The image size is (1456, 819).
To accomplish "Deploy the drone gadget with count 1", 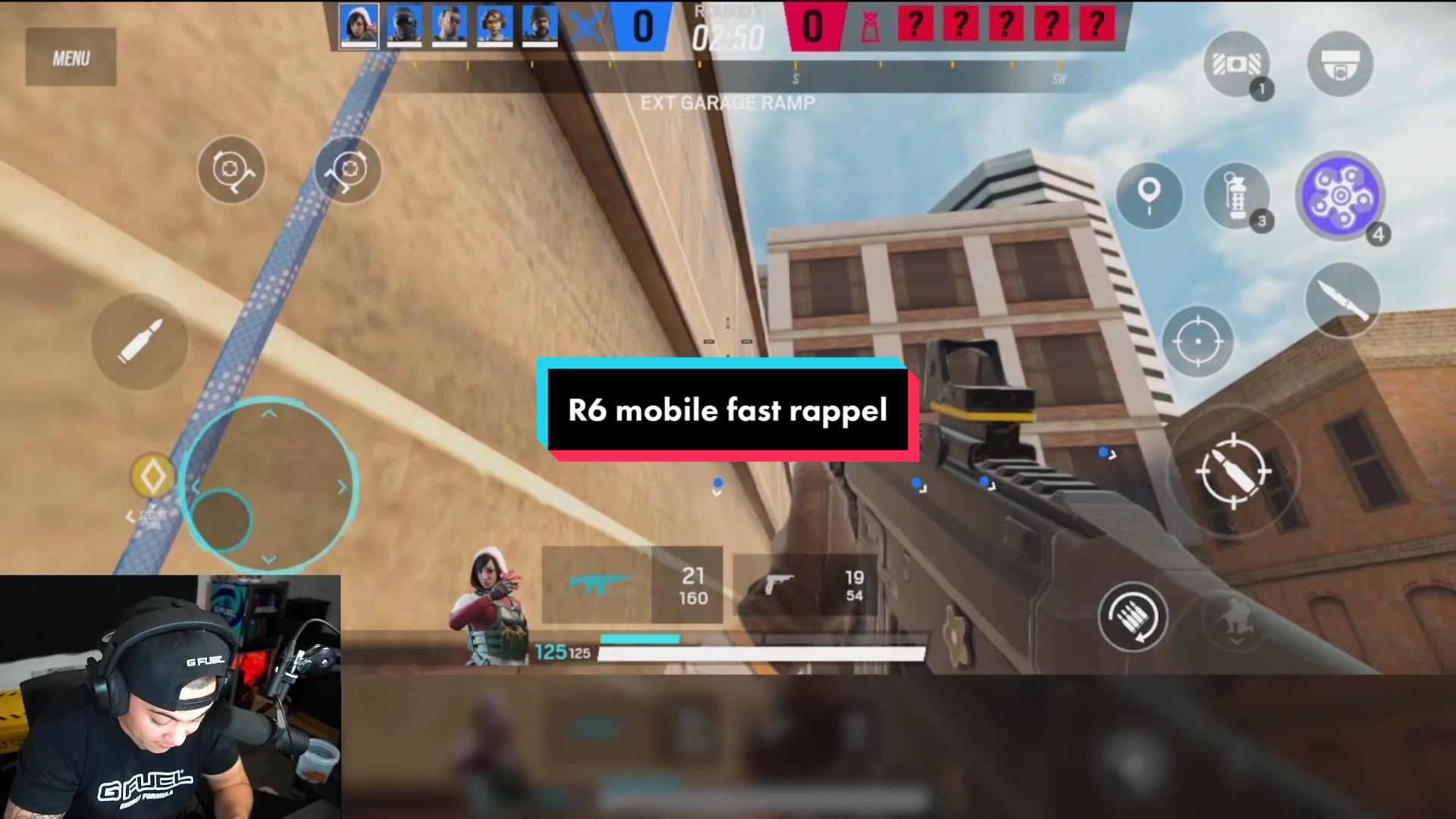I will click(1236, 64).
